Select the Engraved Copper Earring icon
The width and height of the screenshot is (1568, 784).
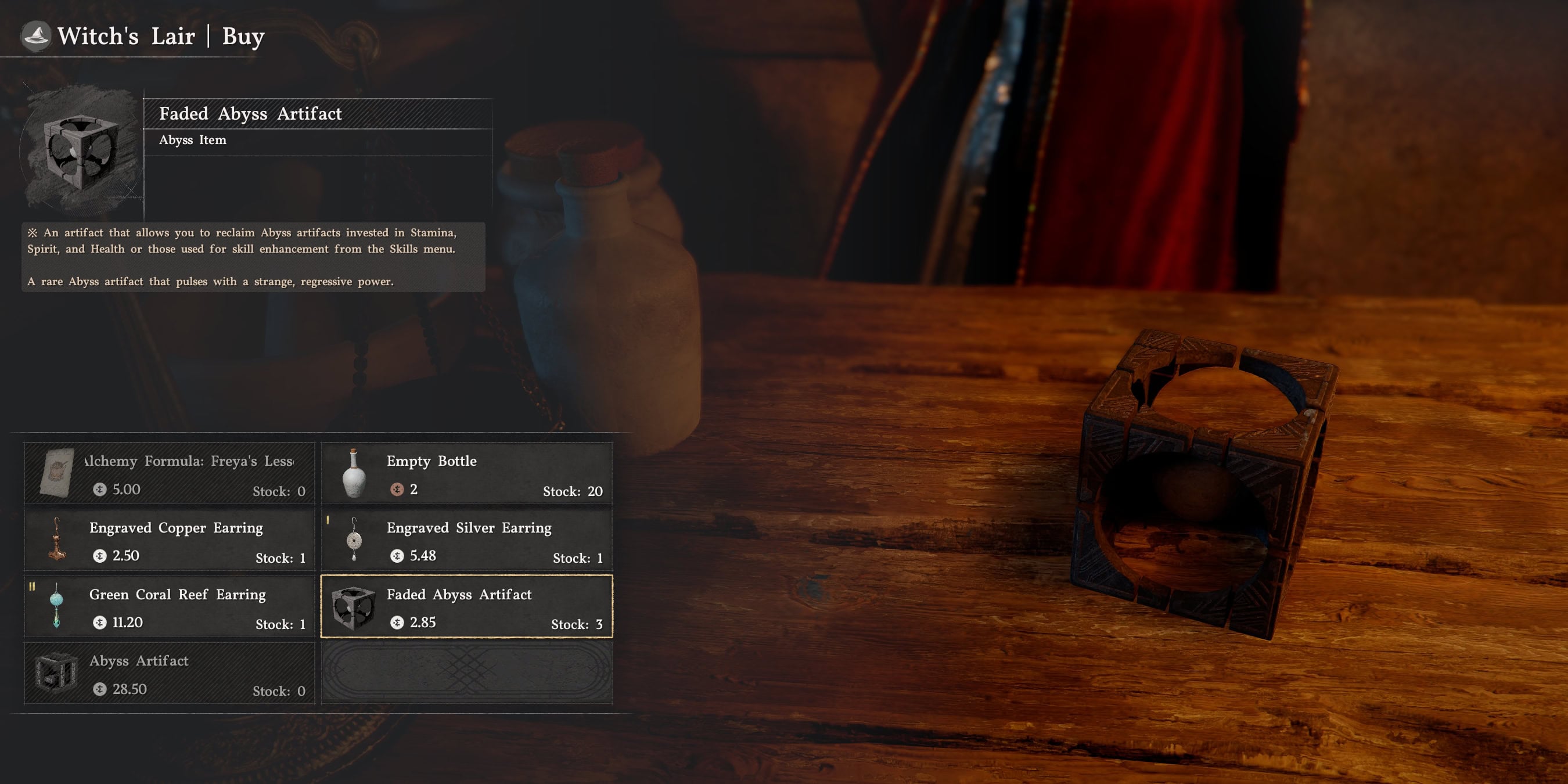[x=58, y=542]
